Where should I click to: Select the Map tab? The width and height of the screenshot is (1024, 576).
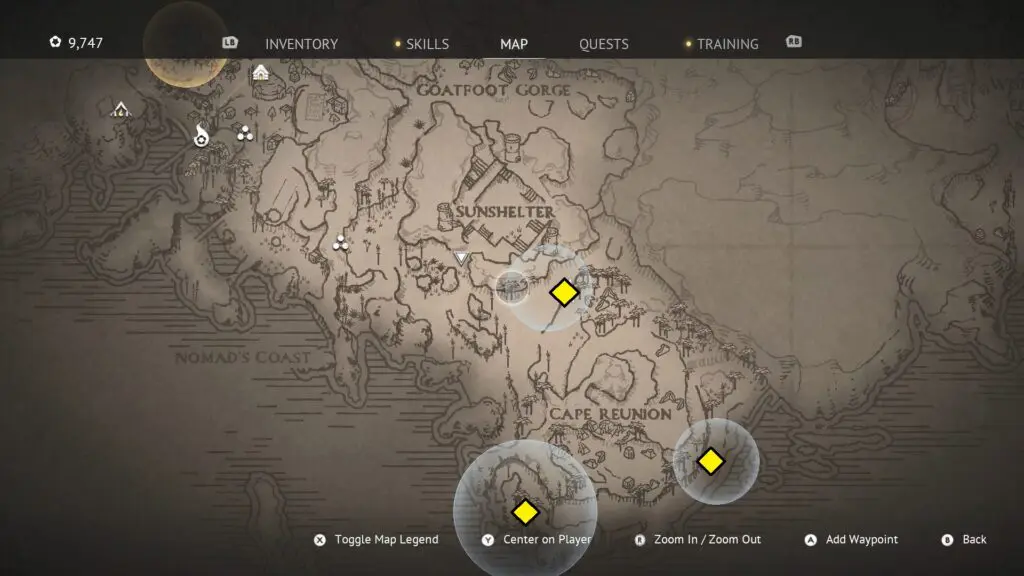514,44
